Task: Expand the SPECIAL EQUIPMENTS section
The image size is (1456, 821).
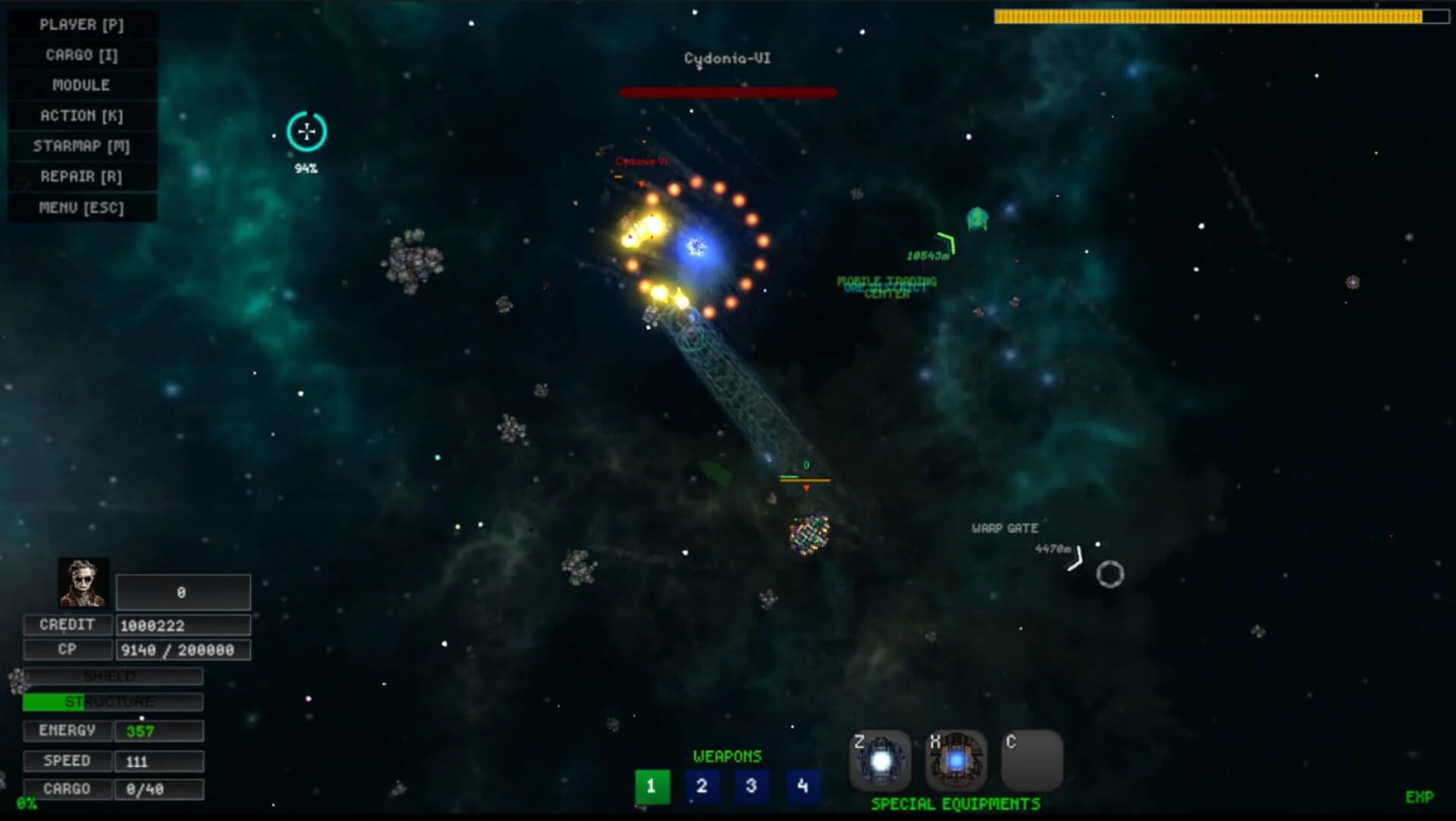Action: (x=955, y=804)
